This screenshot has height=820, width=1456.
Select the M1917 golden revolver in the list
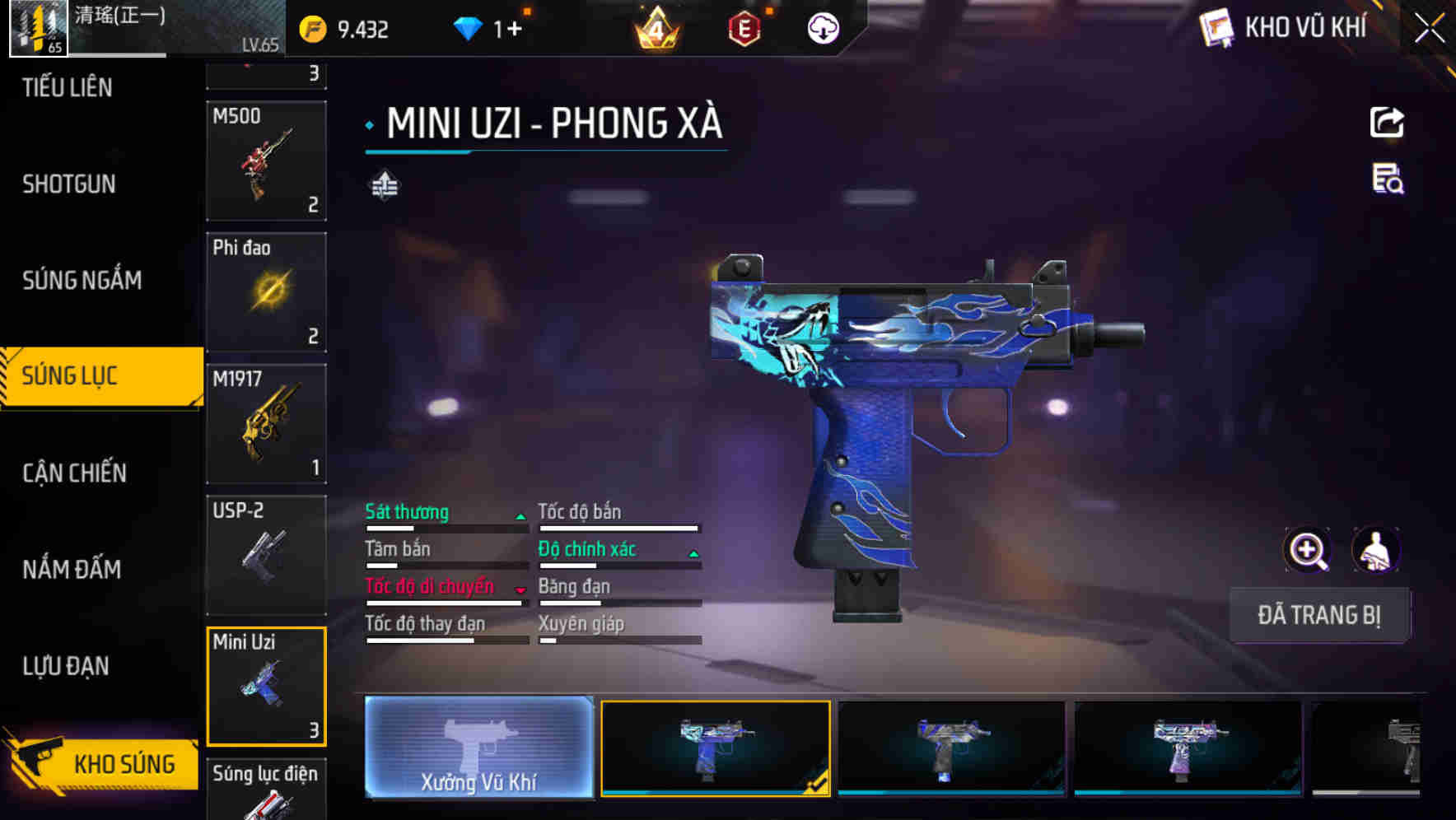pyautogui.click(x=267, y=422)
